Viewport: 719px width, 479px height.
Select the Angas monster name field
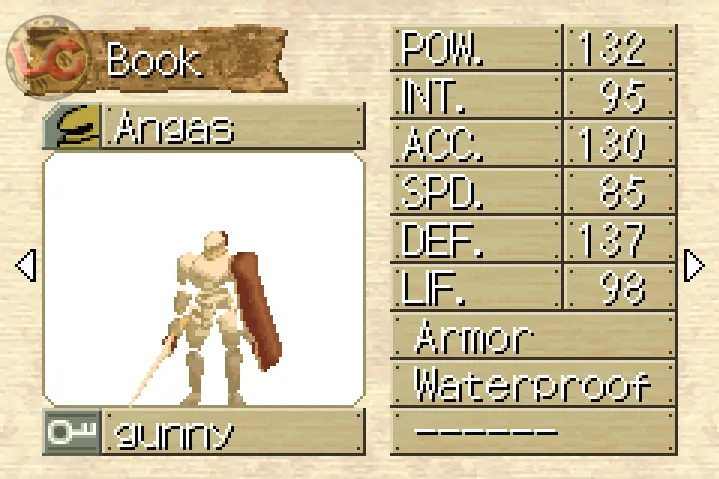232,127
